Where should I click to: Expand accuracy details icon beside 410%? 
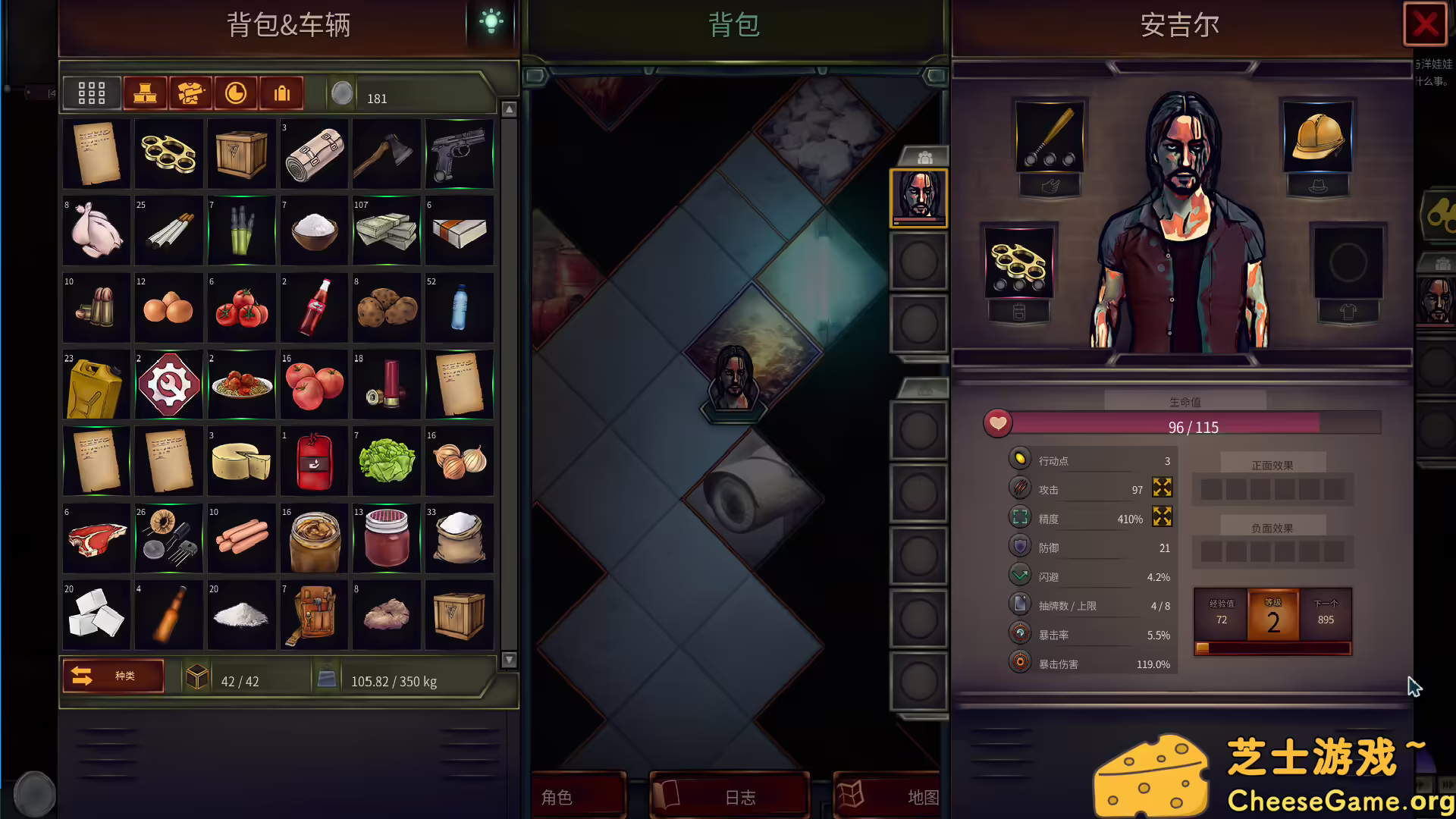1162,517
